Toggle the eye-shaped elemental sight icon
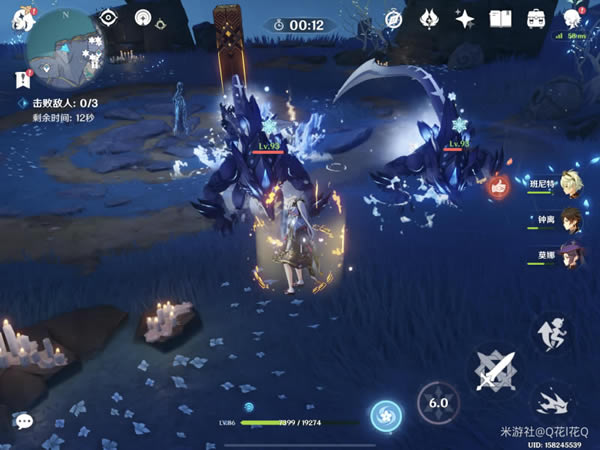 point(109,18)
